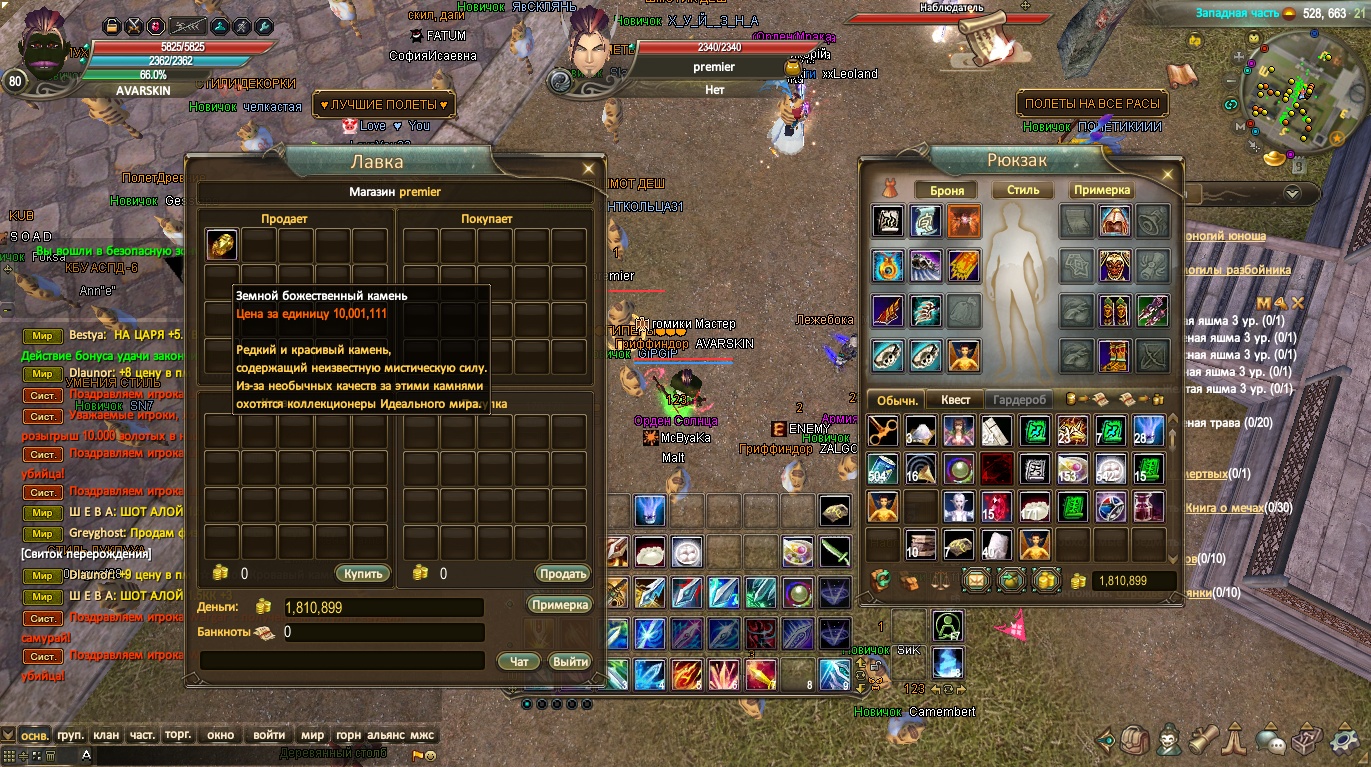1371x767 pixels.
Task: Click the Купить button in the shop
Action: click(362, 573)
